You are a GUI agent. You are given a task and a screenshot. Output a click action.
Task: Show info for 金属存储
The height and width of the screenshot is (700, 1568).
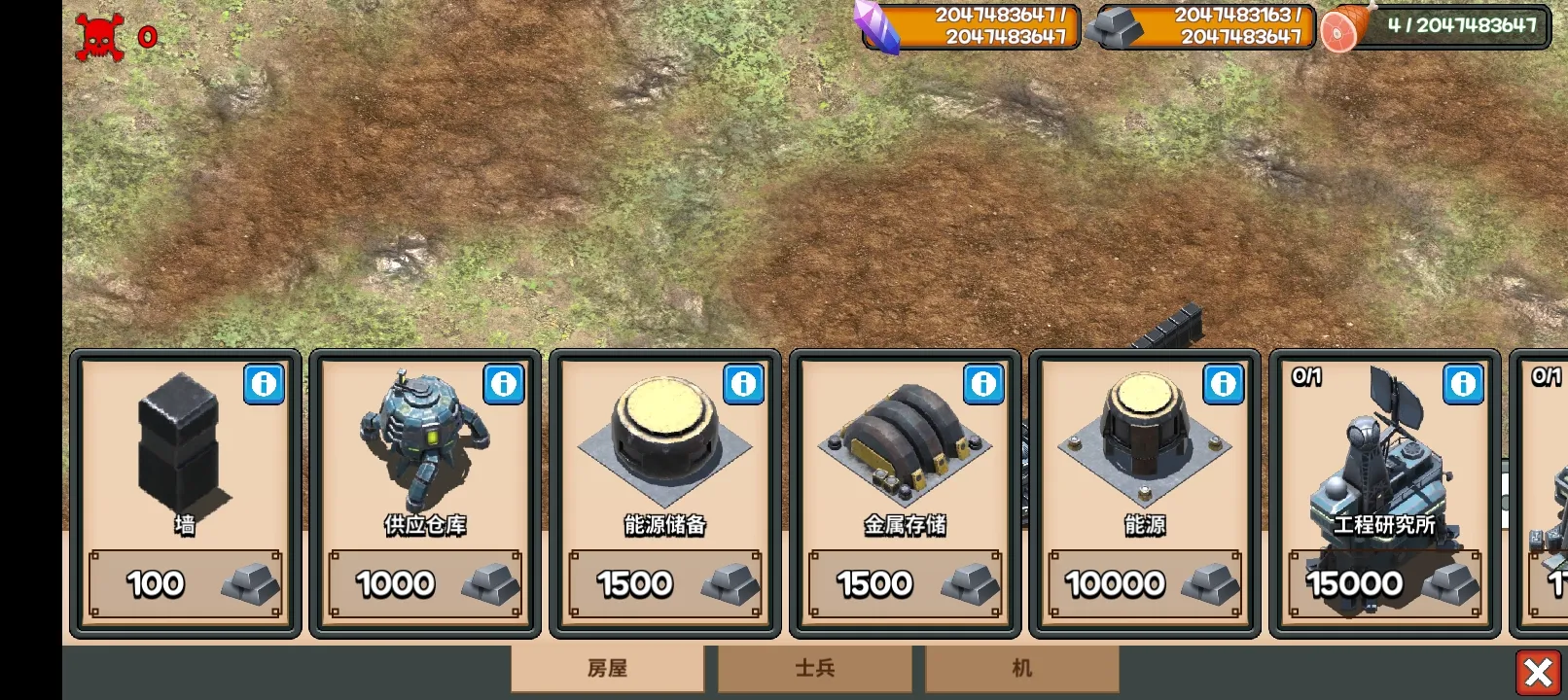click(983, 384)
